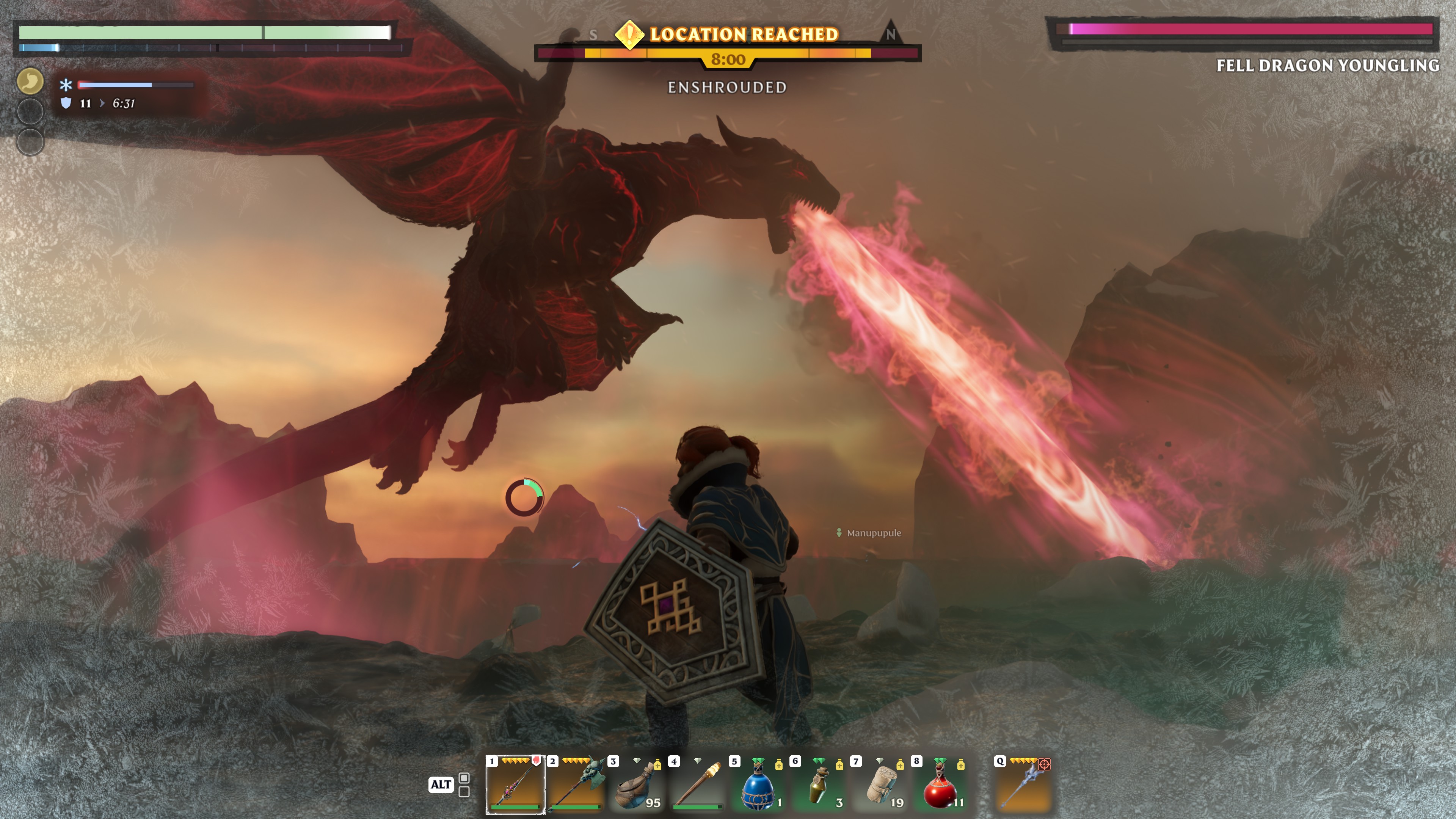The image size is (1456, 819).
Task: Use the leather water flask in slot 3
Action: 637,785
